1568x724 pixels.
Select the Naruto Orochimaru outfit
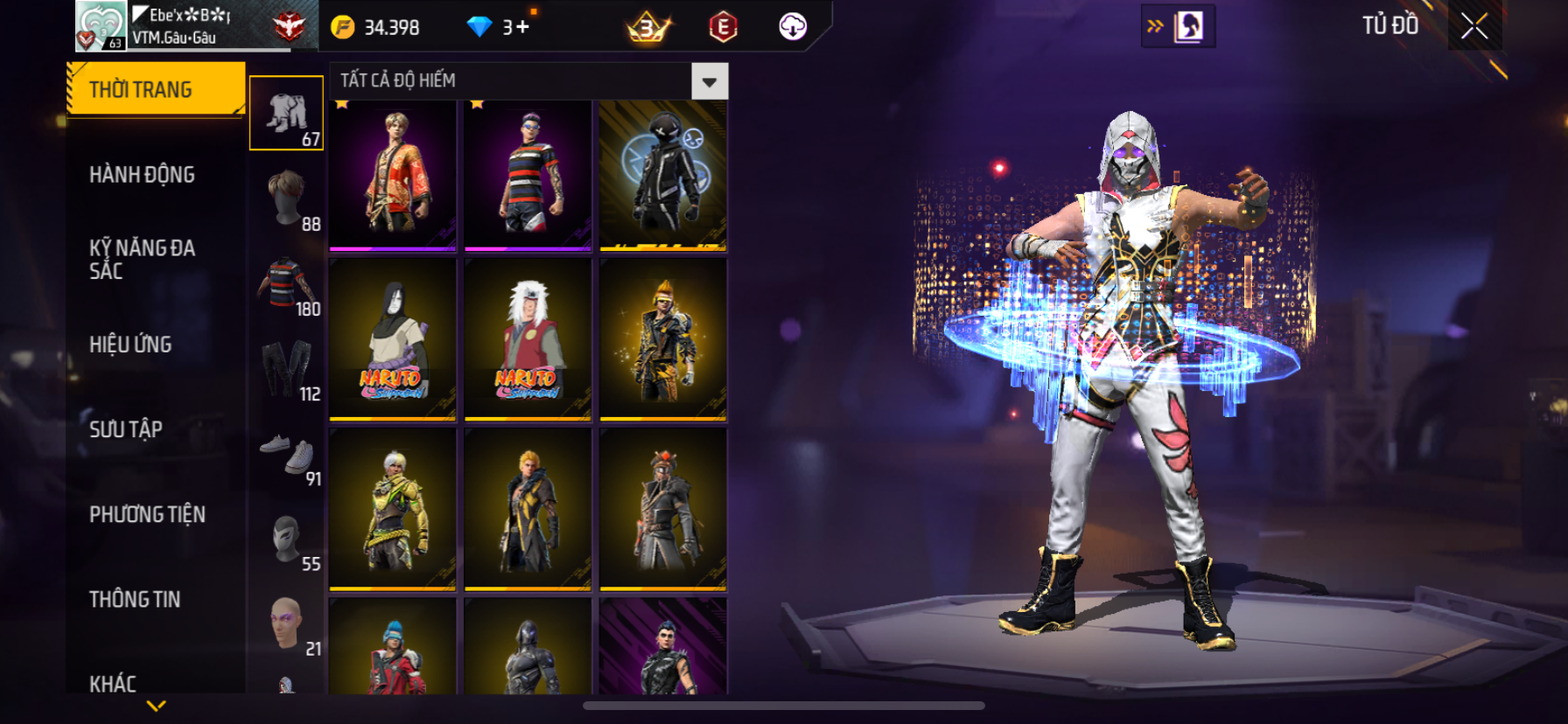pos(393,339)
